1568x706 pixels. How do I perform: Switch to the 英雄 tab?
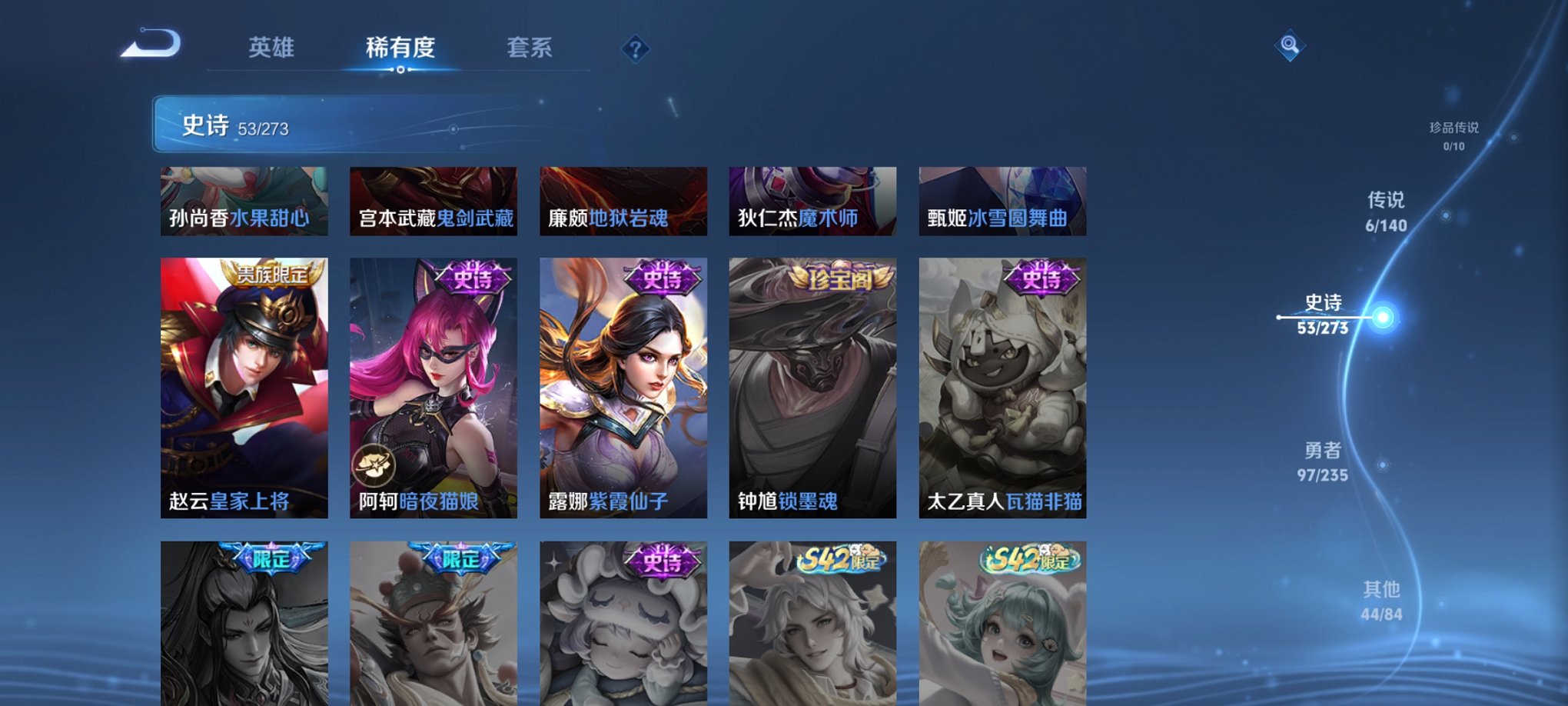pyautogui.click(x=272, y=48)
